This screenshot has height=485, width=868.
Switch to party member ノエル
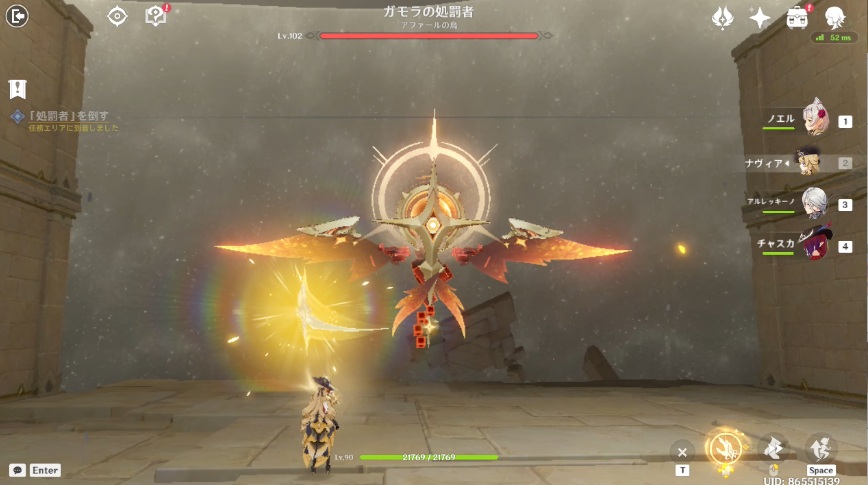click(x=816, y=120)
